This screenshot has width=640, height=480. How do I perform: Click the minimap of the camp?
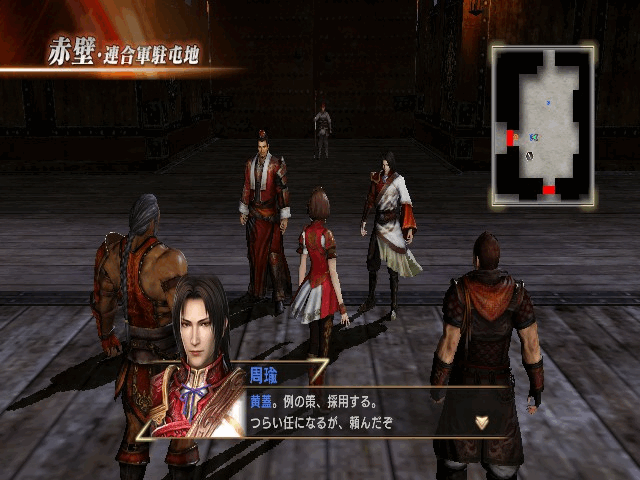(x=543, y=124)
